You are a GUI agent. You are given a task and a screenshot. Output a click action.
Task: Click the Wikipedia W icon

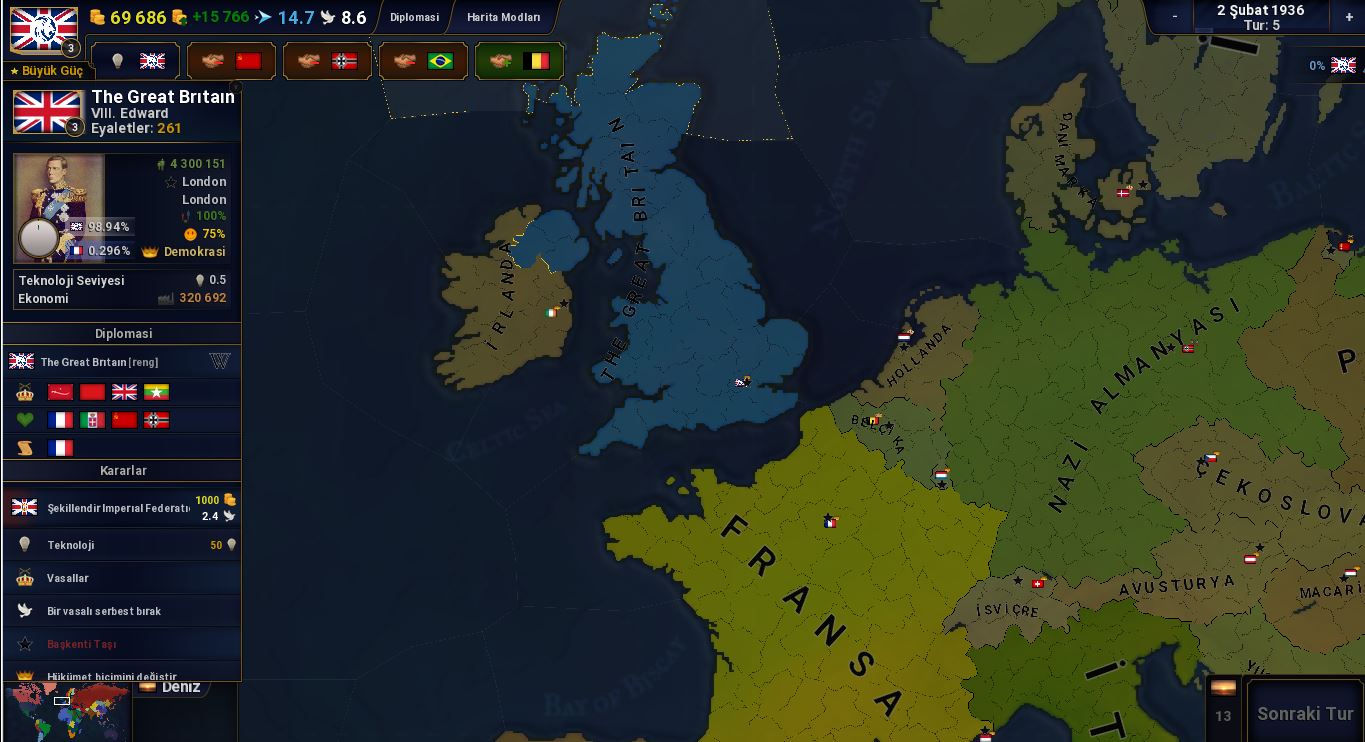coord(221,361)
